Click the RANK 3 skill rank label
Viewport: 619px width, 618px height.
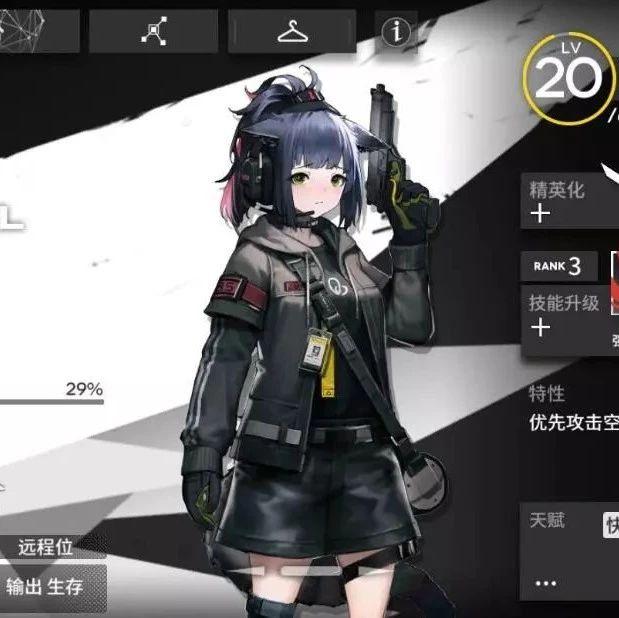pyautogui.click(x=559, y=266)
